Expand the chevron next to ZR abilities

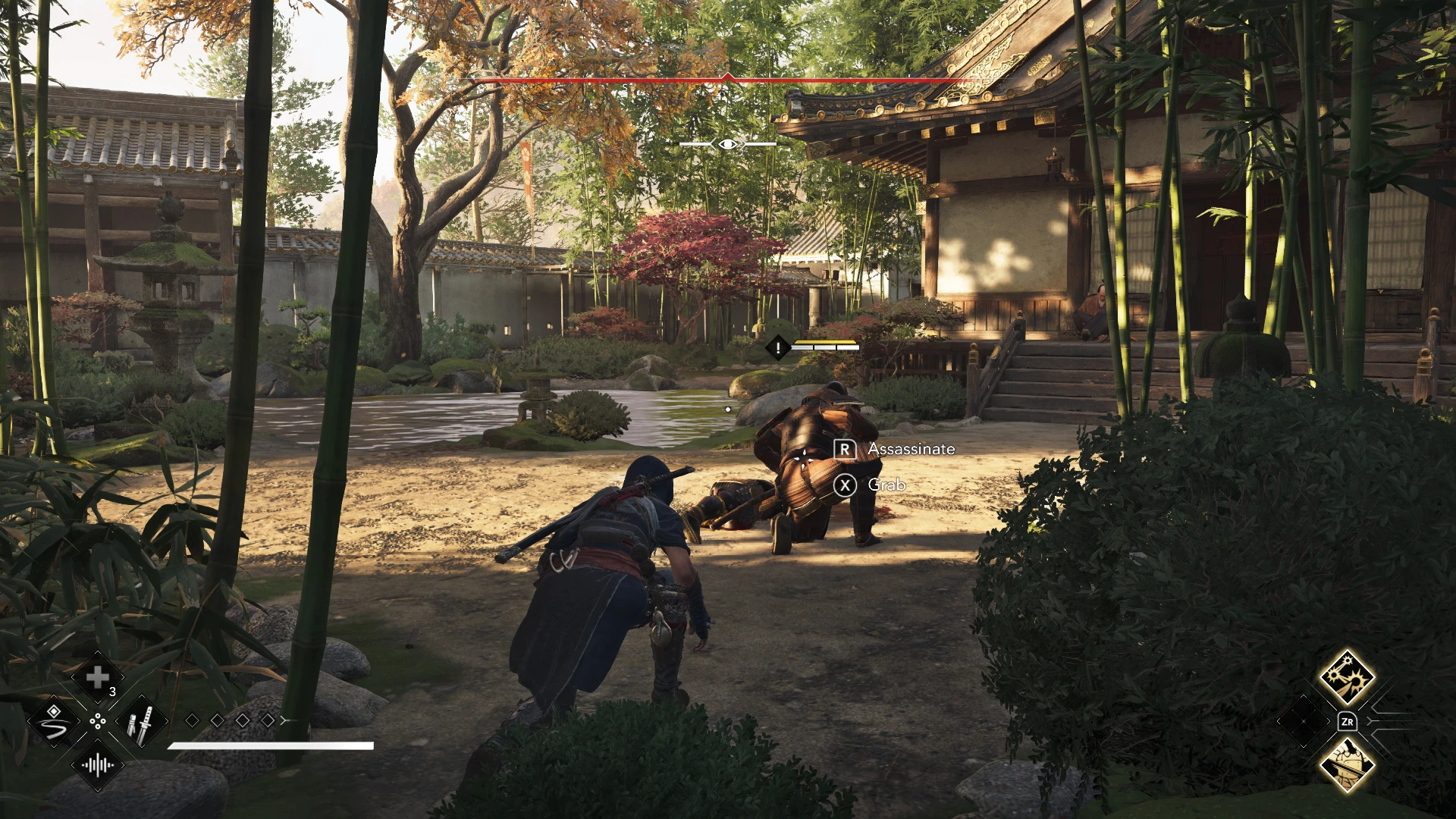pyautogui.click(x=1370, y=720)
